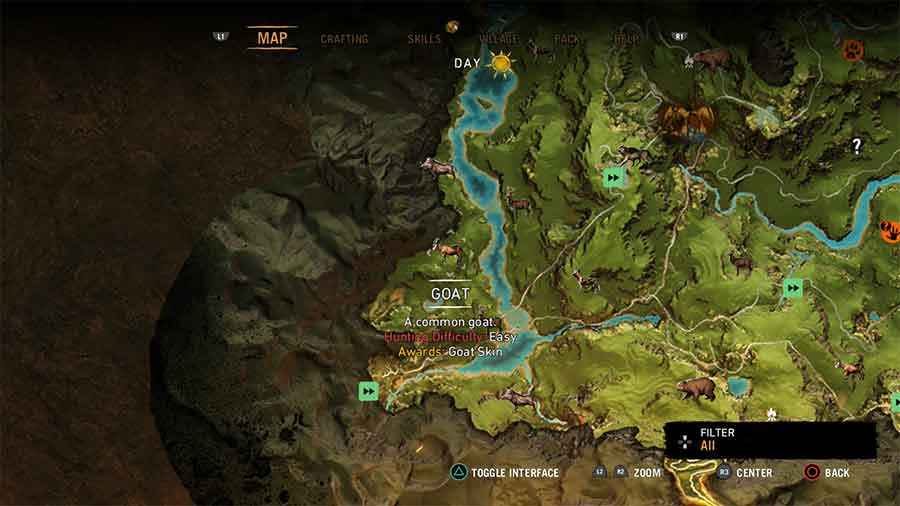
Task: Click the brown bear map marker
Action: (696, 387)
